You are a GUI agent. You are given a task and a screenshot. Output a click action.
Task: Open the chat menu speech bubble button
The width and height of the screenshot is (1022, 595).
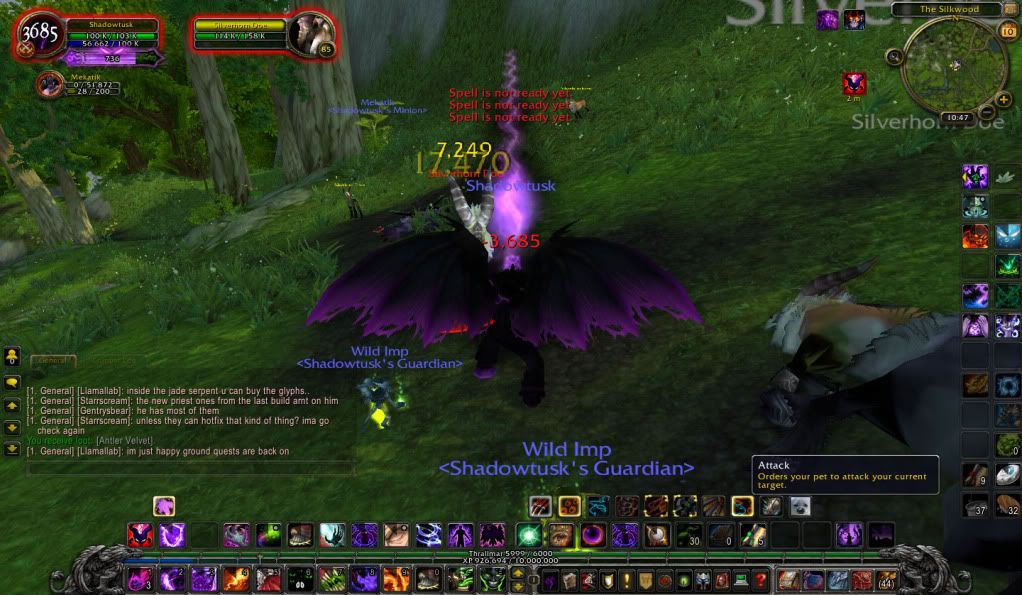(x=12, y=383)
